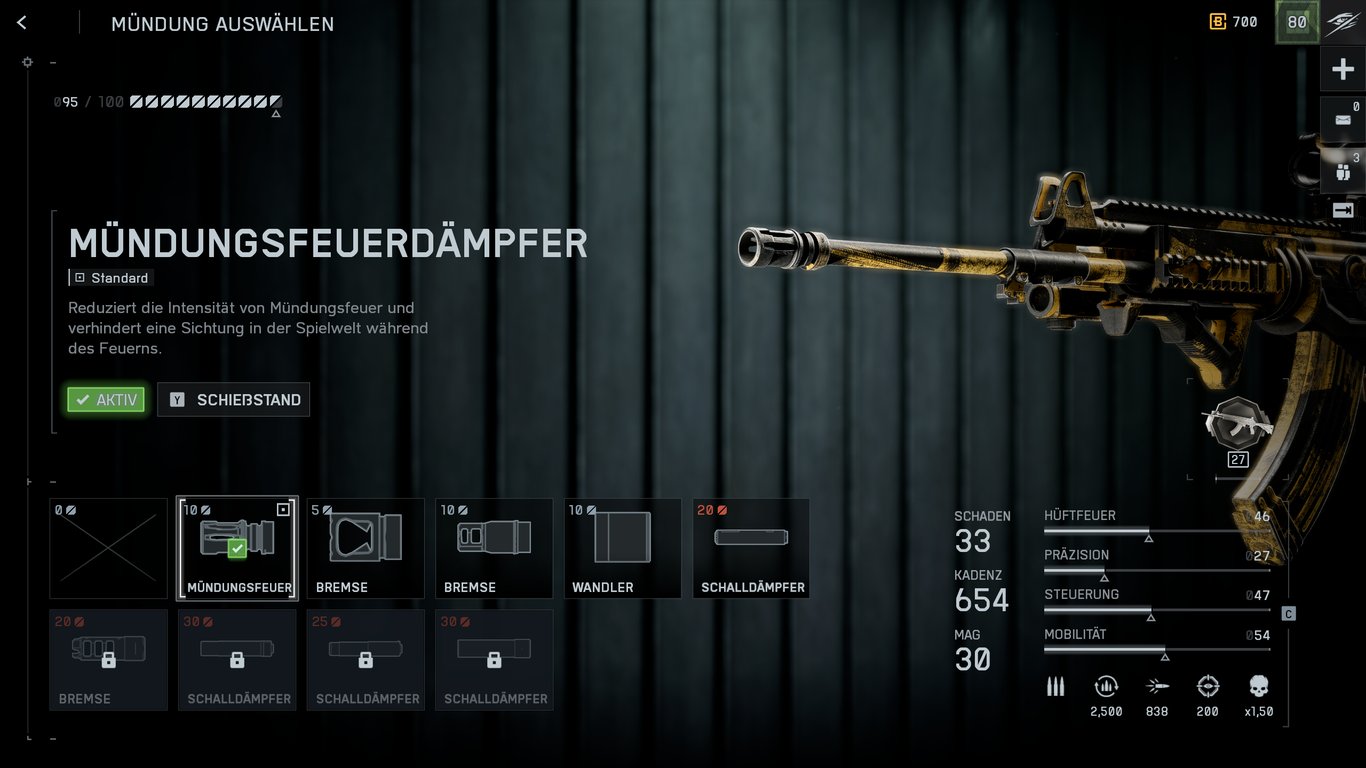Select the locked Schalldämpfer costing 25 points

[365, 660]
